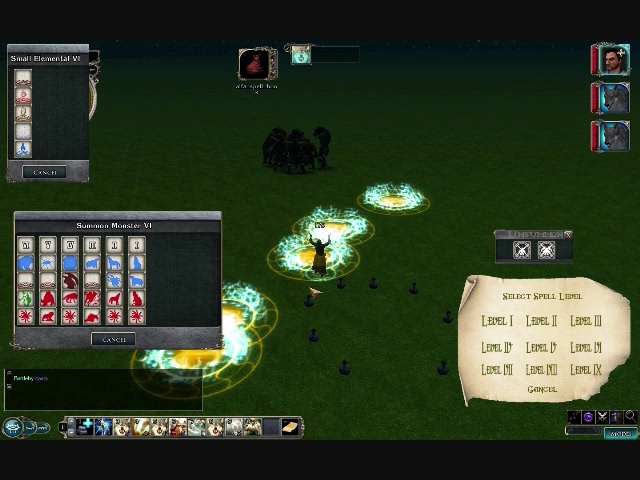Image resolution: width=640 pixels, height=480 pixels.
Task: Click the parchment scroll hotbar slot
Action: pyautogui.click(x=290, y=428)
